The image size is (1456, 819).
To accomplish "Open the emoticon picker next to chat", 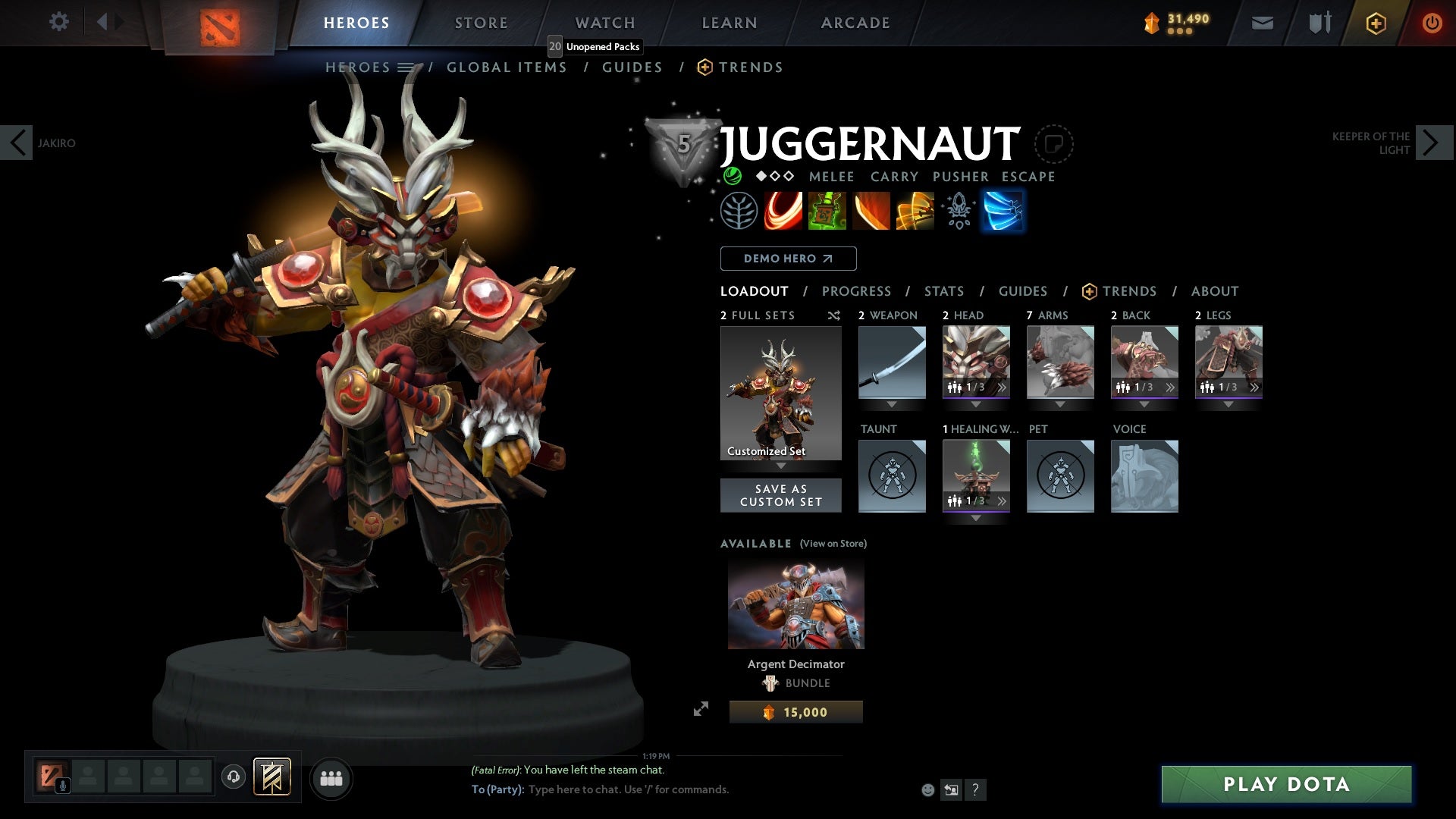I will pos(927,789).
